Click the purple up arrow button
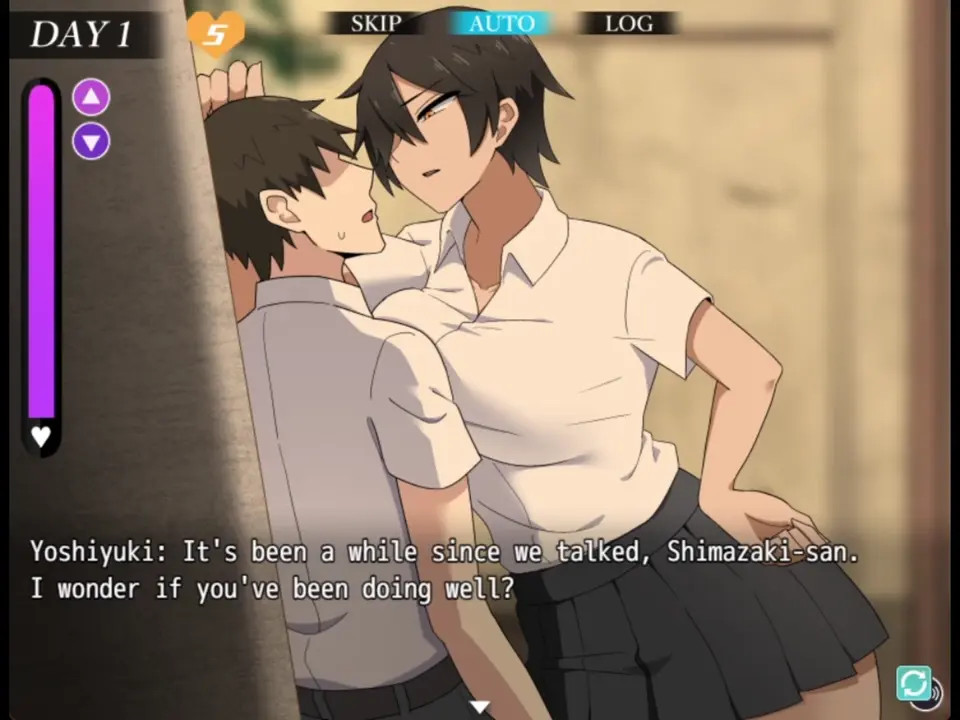This screenshot has width=960, height=720. [x=91, y=97]
